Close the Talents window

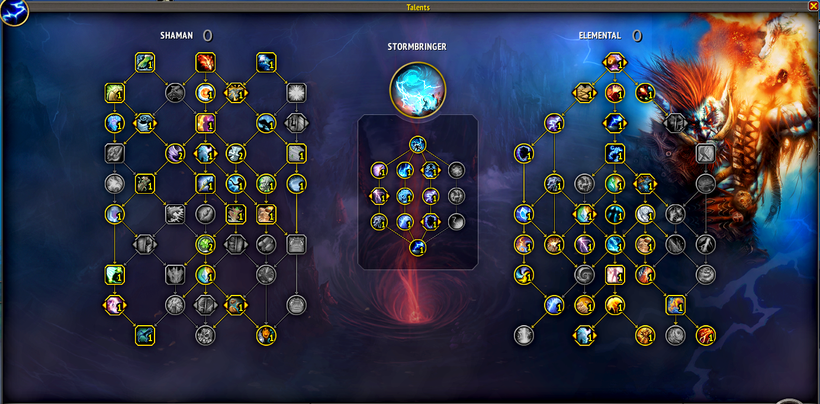tap(812, 6)
